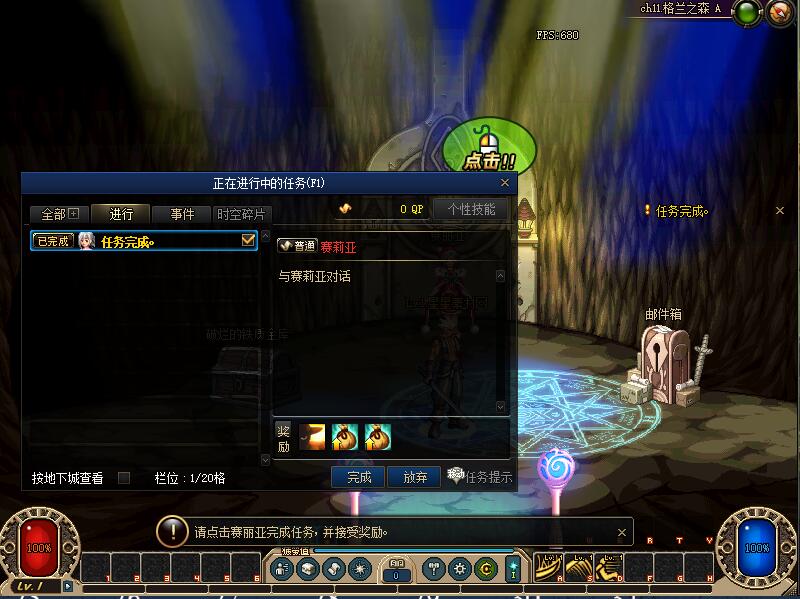Open the 个性技能 button
Viewport: 800px width, 599px height.
pyautogui.click(x=471, y=209)
